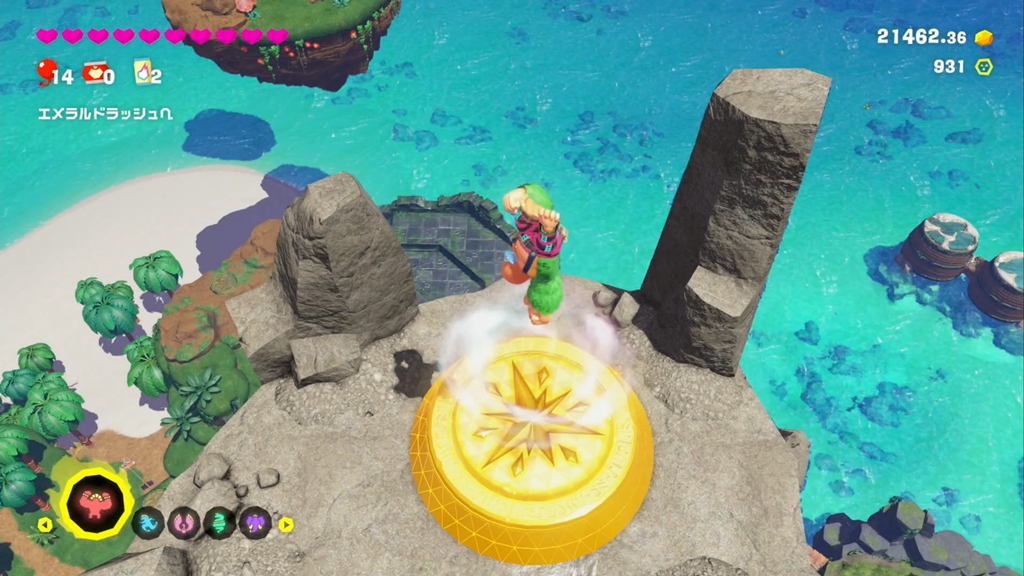Activate the green Snake Bananza icon

pyautogui.click(x=219, y=522)
